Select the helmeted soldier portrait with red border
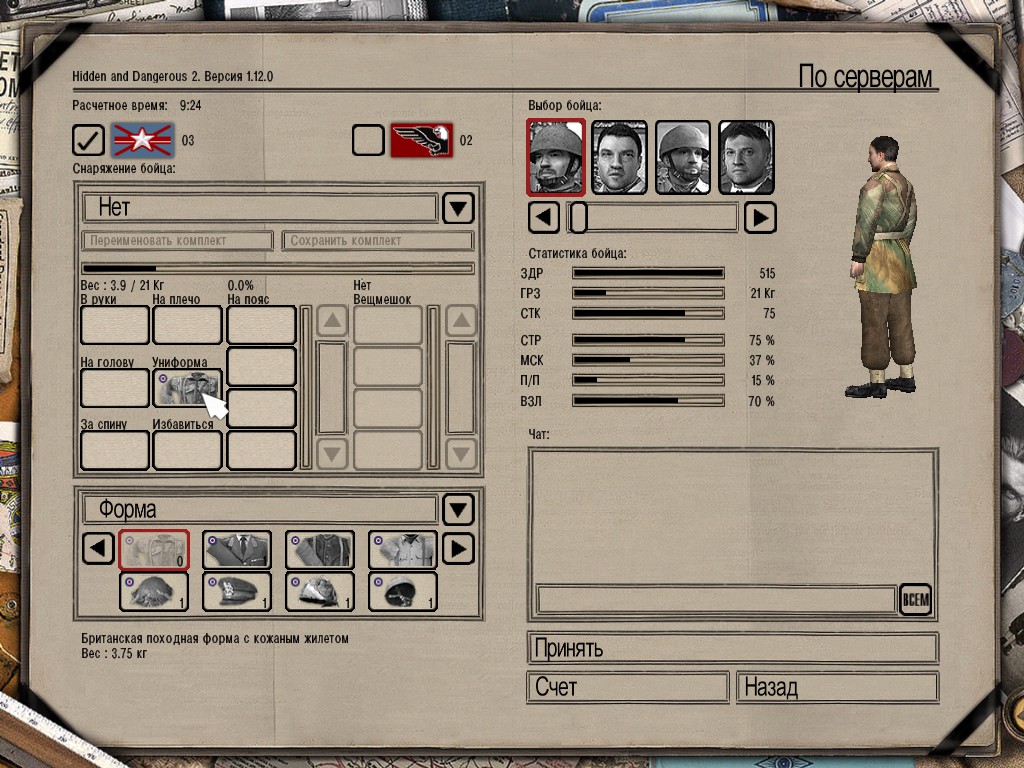Viewport: 1024px width, 768px height. (x=556, y=157)
